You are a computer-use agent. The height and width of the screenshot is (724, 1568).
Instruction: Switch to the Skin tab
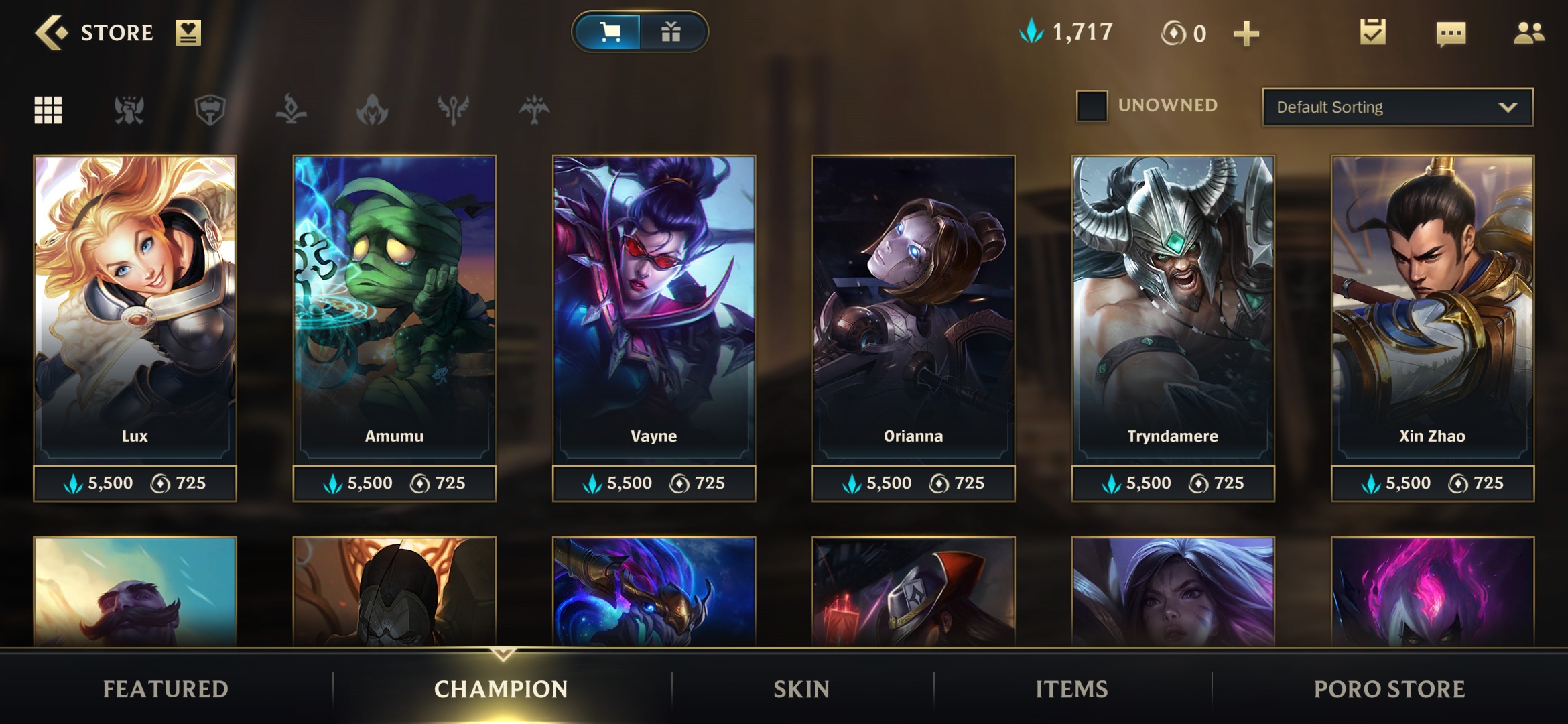(801, 689)
